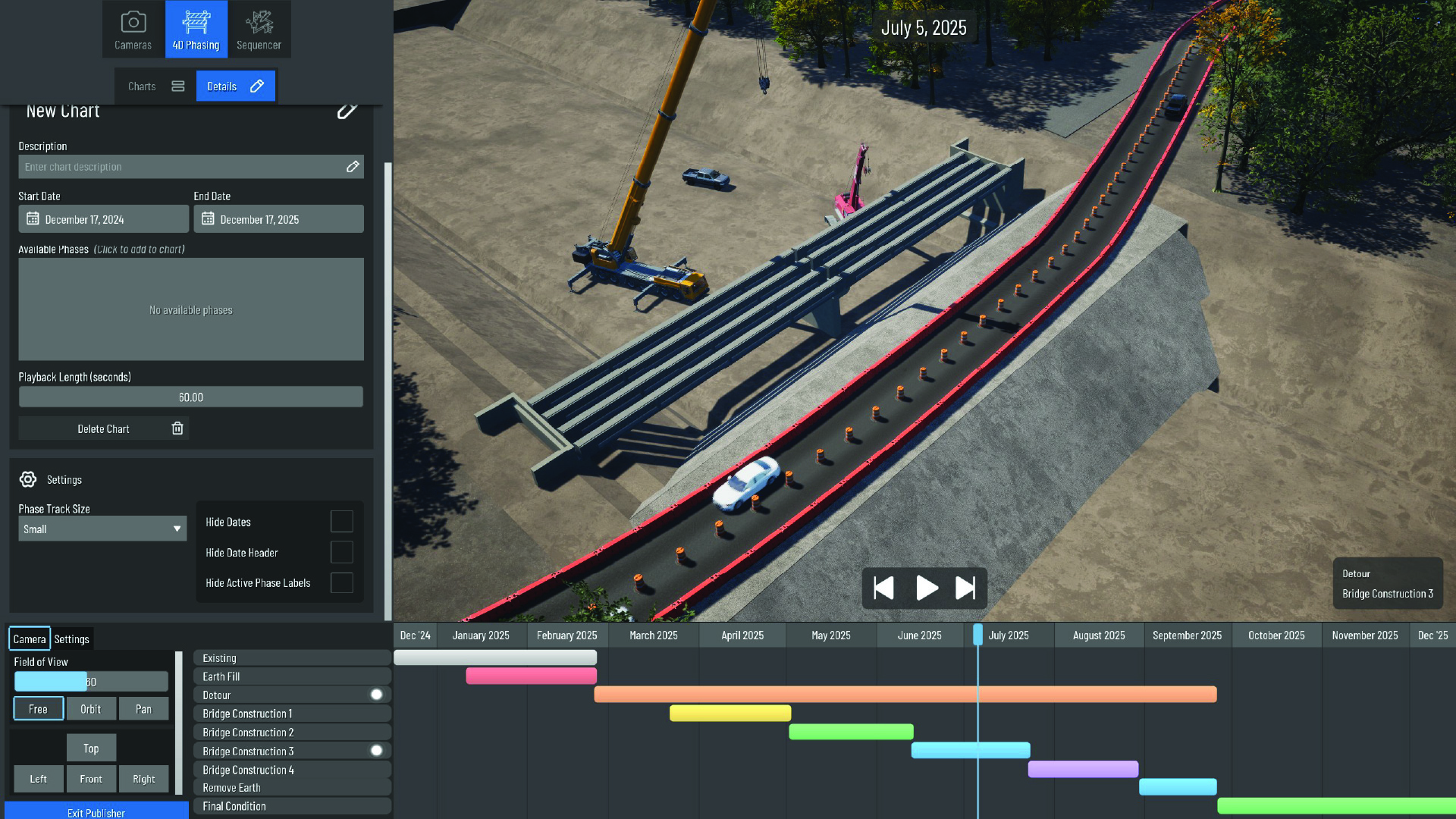
Task: Click the Start Date field
Action: tap(103, 219)
